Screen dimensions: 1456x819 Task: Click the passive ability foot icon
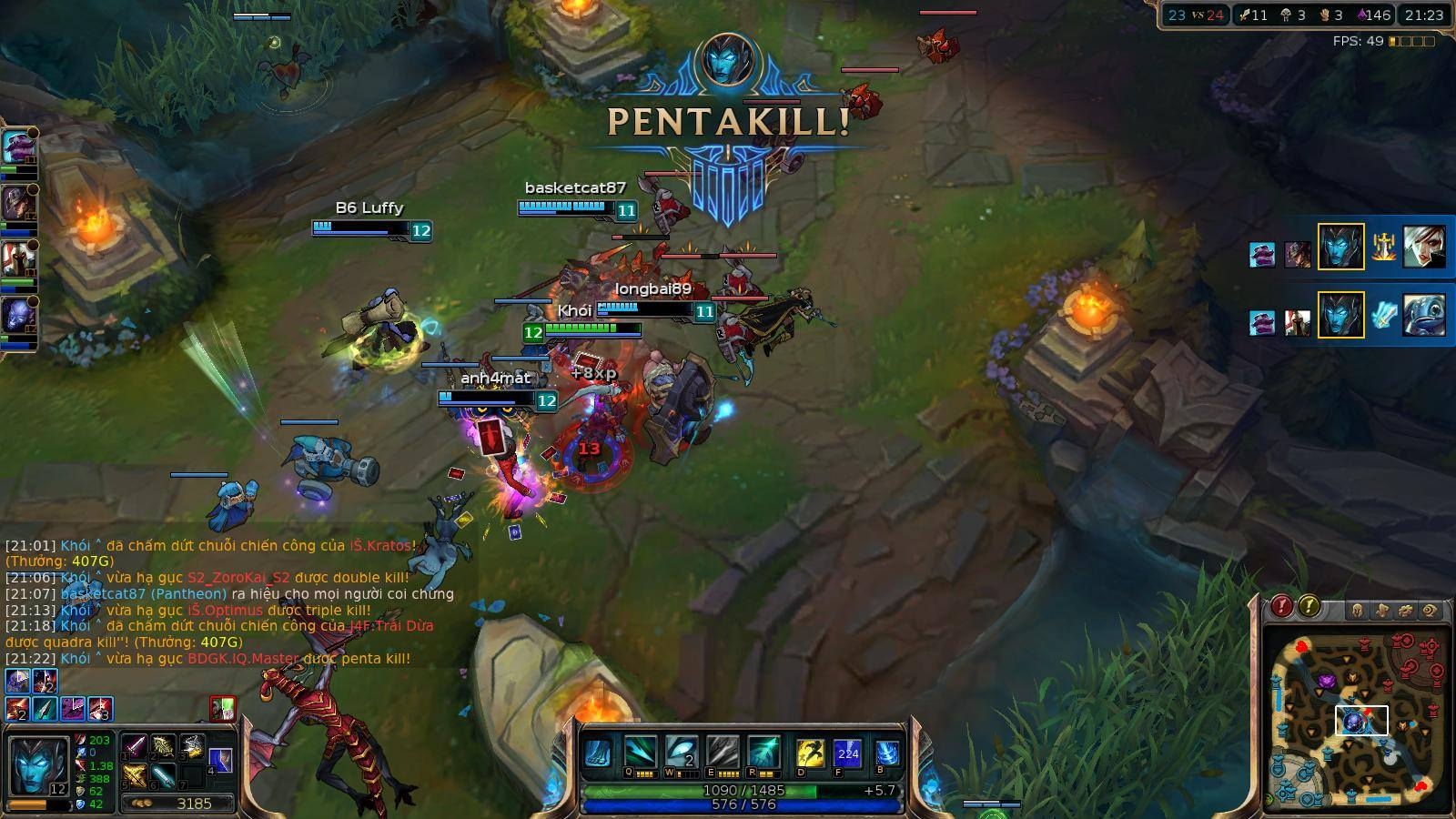click(x=597, y=753)
